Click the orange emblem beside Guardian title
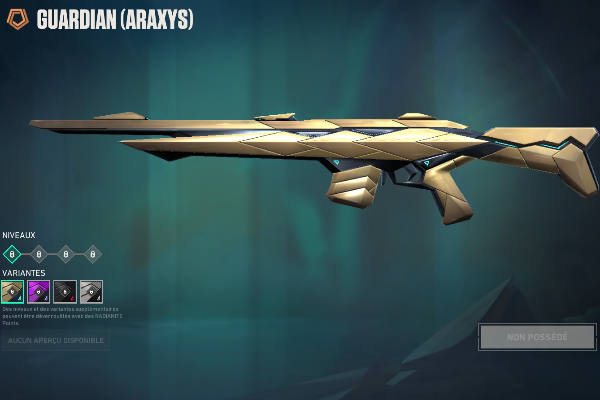The height and width of the screenshot is (400, 600). [x=18, y=19]
